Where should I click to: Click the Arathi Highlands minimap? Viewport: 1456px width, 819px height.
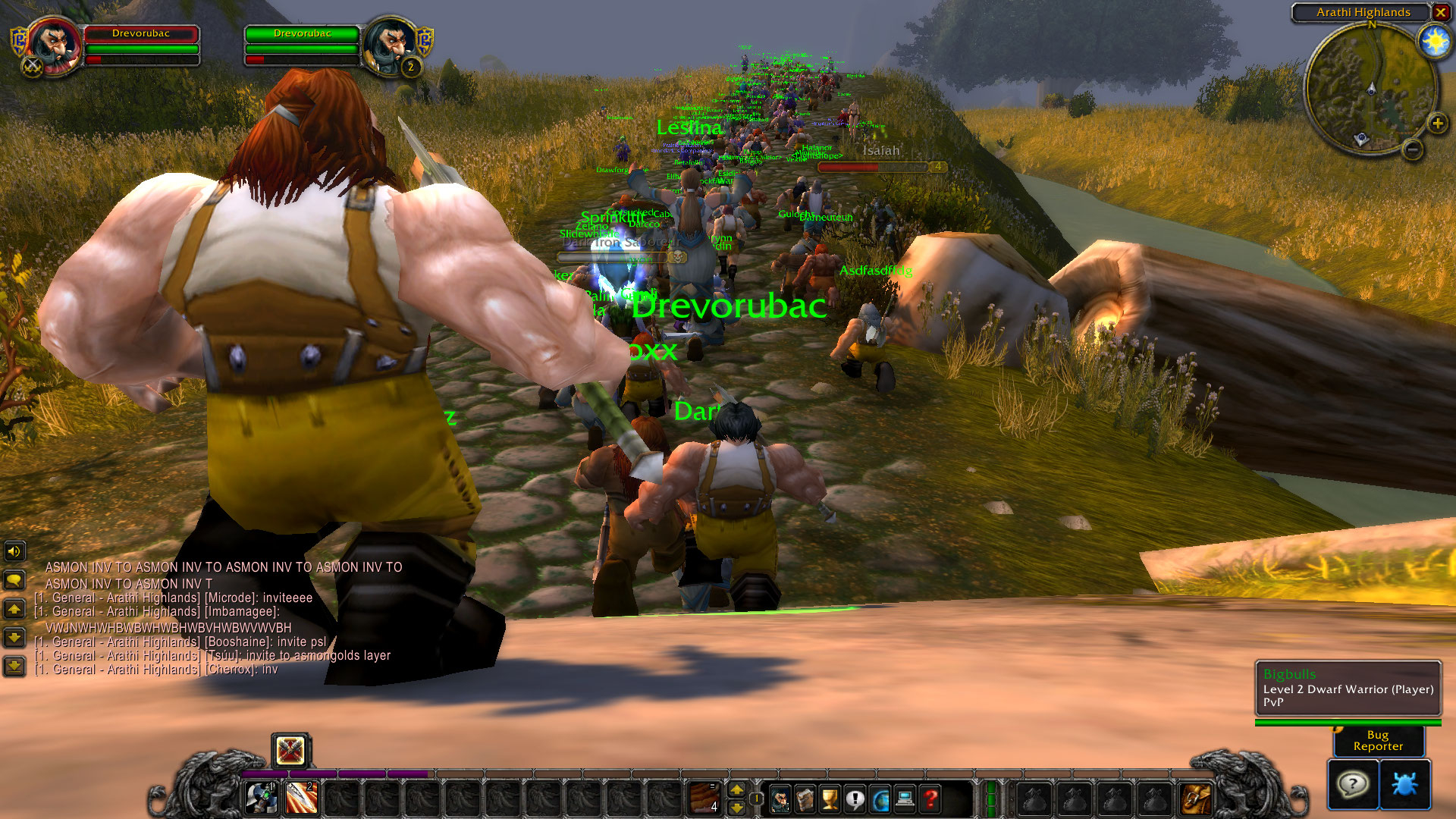tap(1370, 89)
